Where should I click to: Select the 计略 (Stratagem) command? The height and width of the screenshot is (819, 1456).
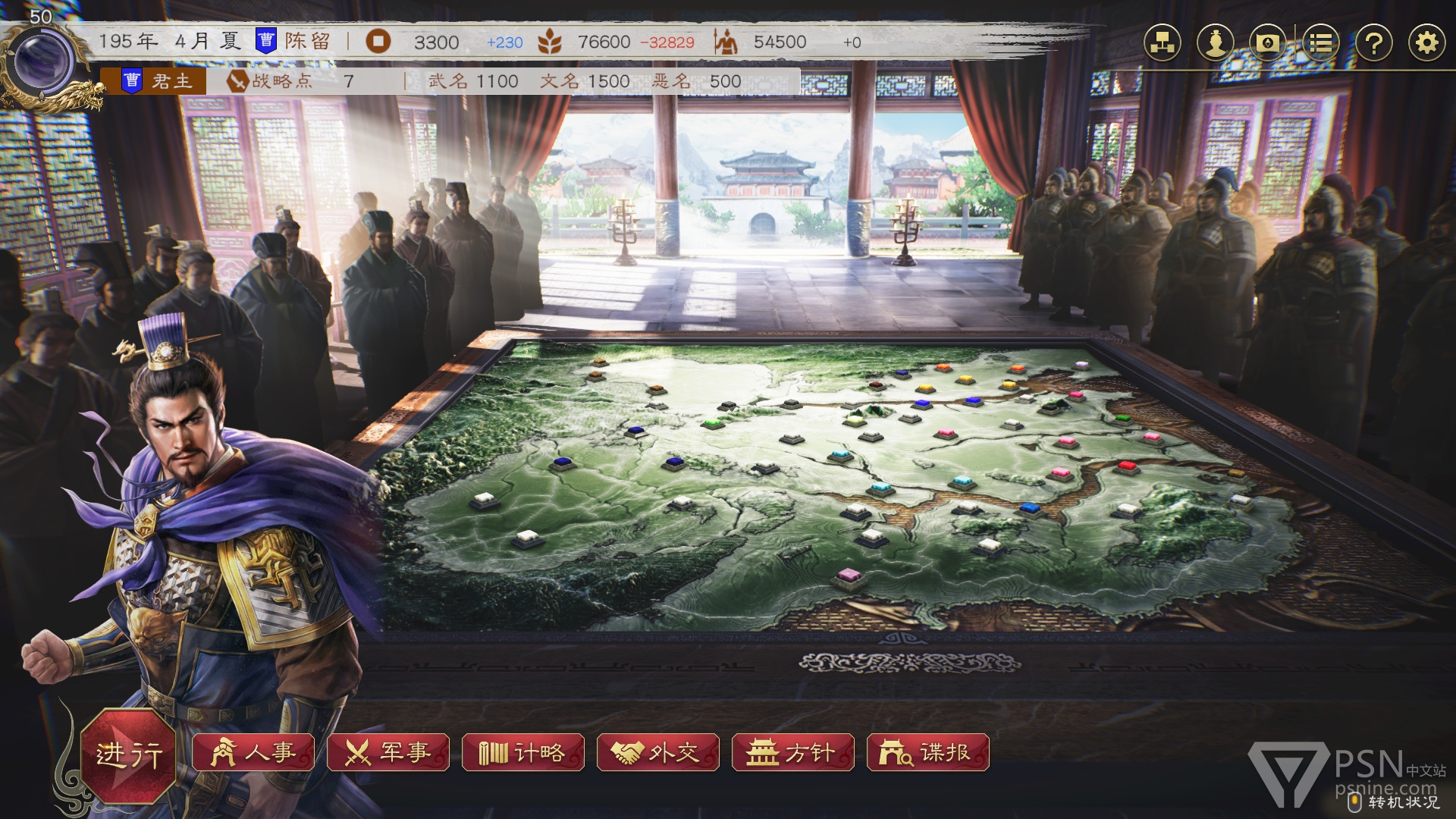pos(523,752)
